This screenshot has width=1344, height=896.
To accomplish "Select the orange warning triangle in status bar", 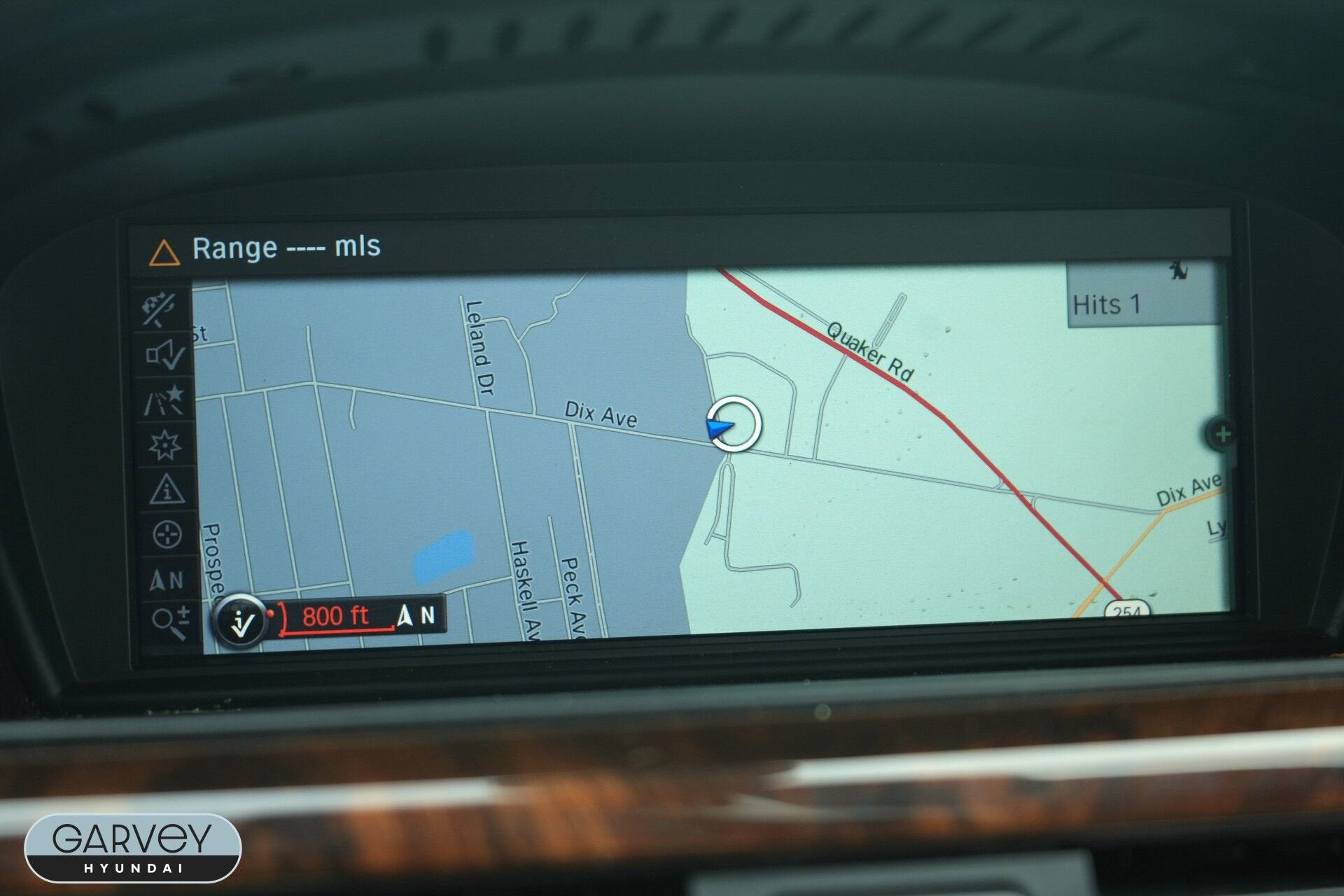I will point(164,253).
